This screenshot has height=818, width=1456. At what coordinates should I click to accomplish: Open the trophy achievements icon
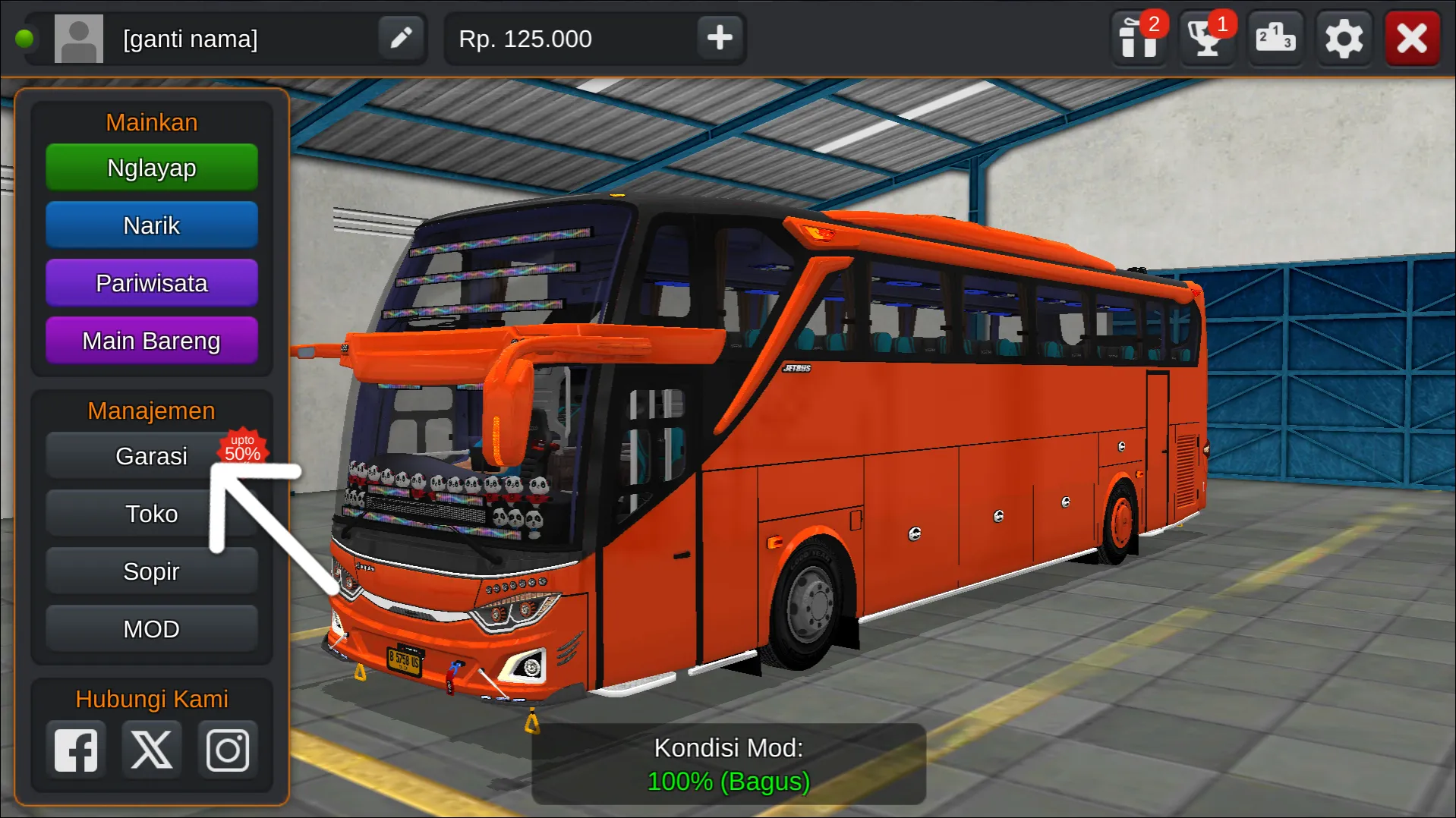(x=1206, y=37)
